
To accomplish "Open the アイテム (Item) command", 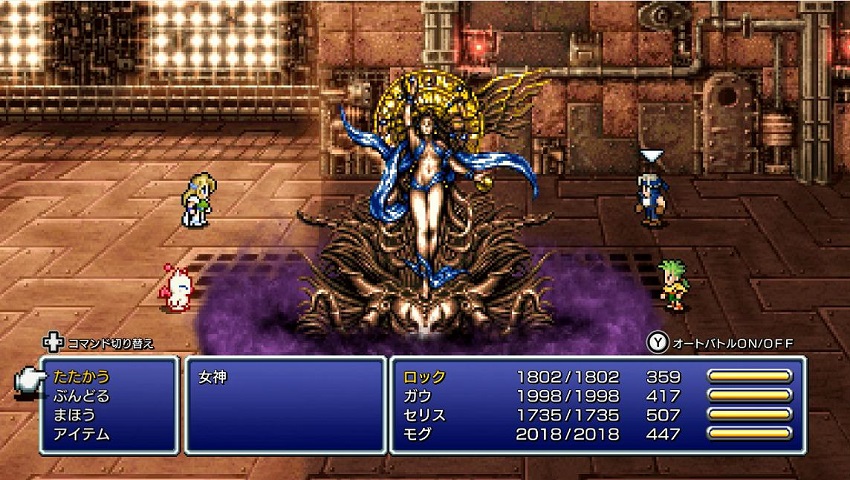I will point(76,434).
